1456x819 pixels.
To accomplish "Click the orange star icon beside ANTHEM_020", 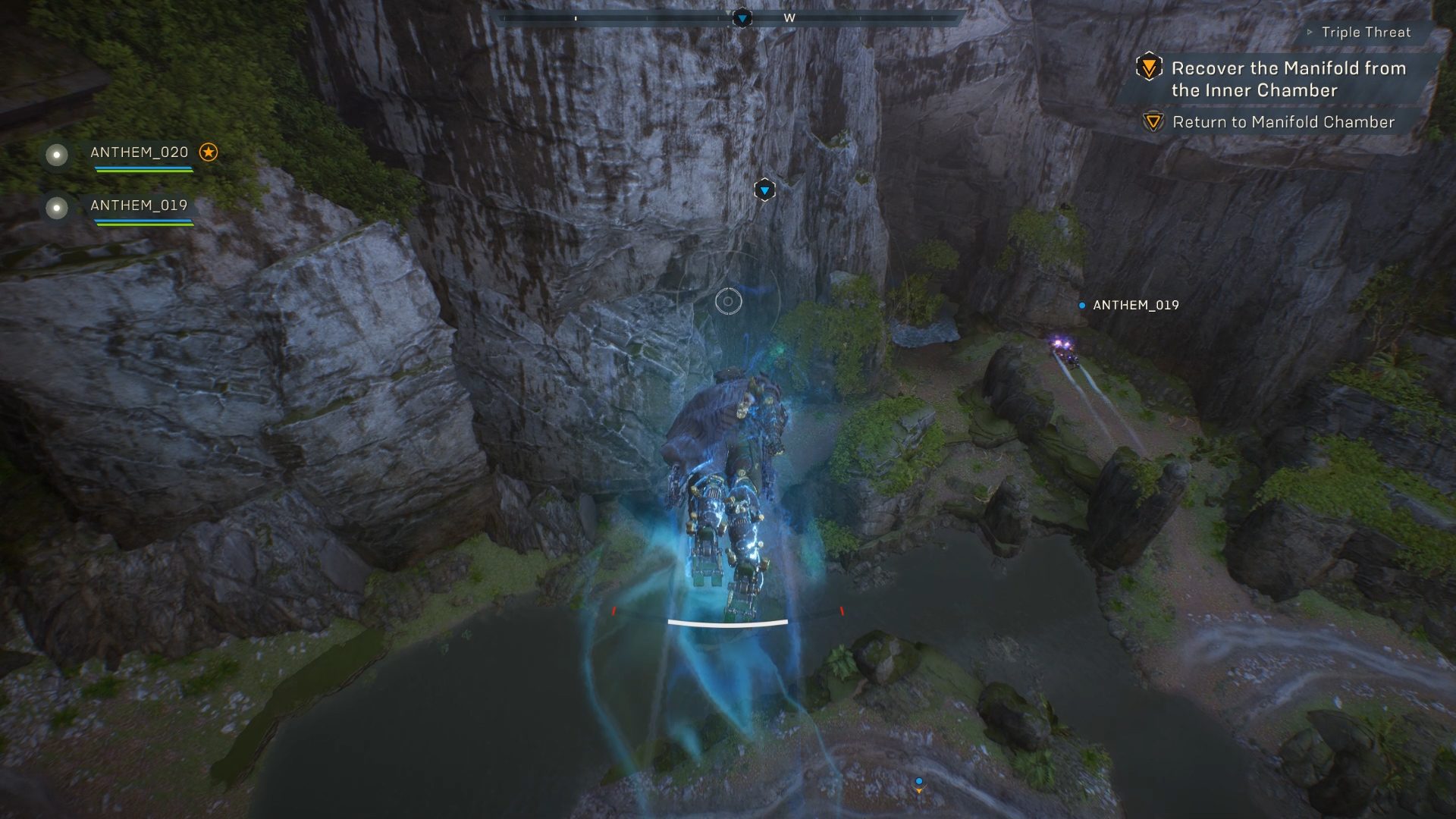I will click(209, 152).
